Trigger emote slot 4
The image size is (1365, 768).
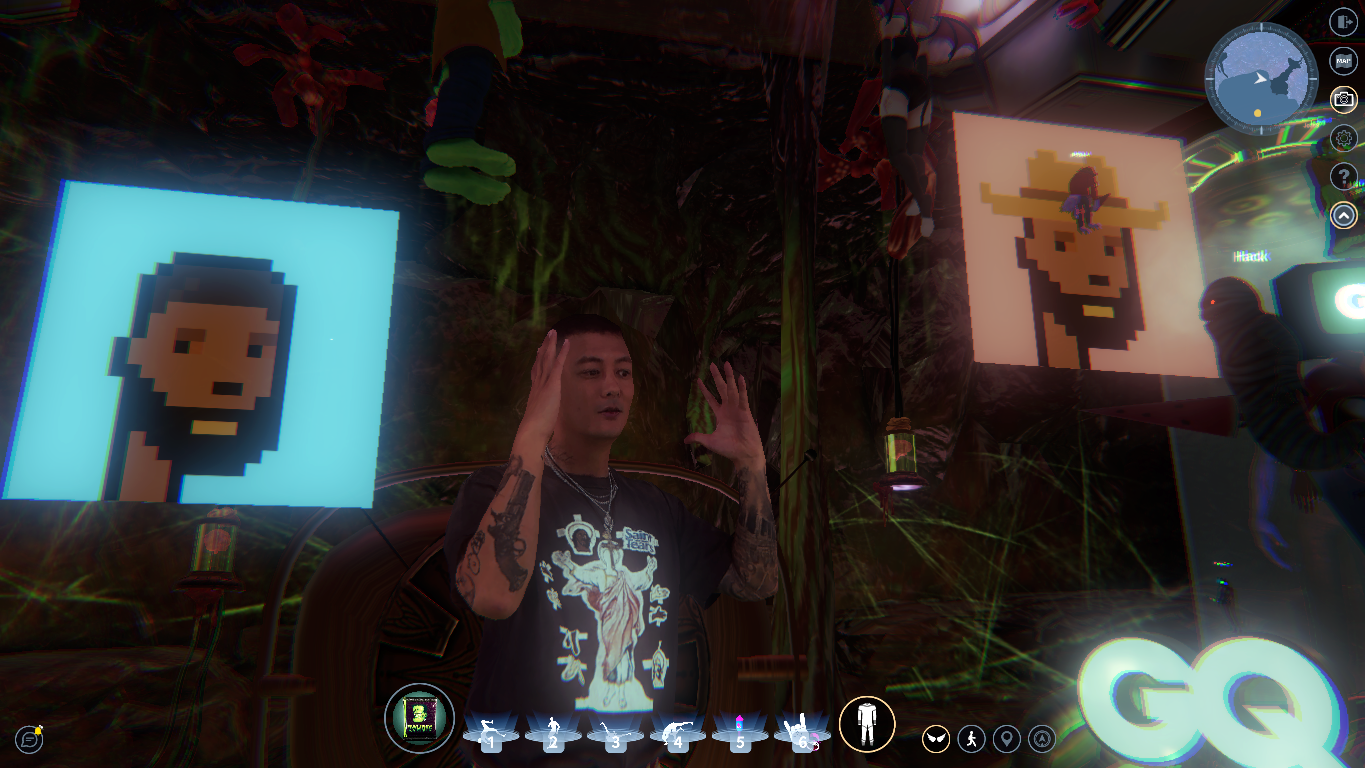(677, 733)
